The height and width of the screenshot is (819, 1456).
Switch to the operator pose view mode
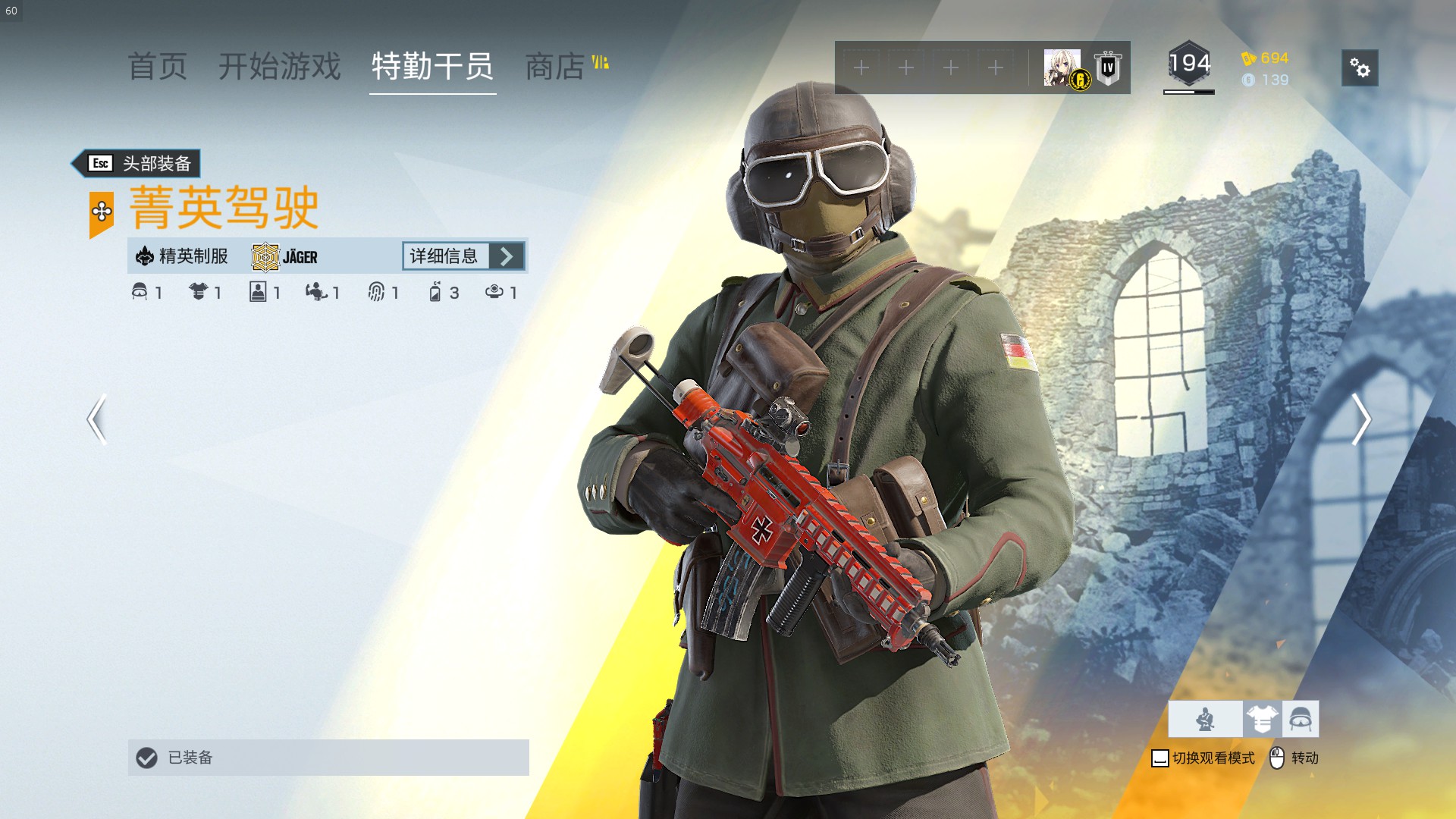(x=1205, y=719)
